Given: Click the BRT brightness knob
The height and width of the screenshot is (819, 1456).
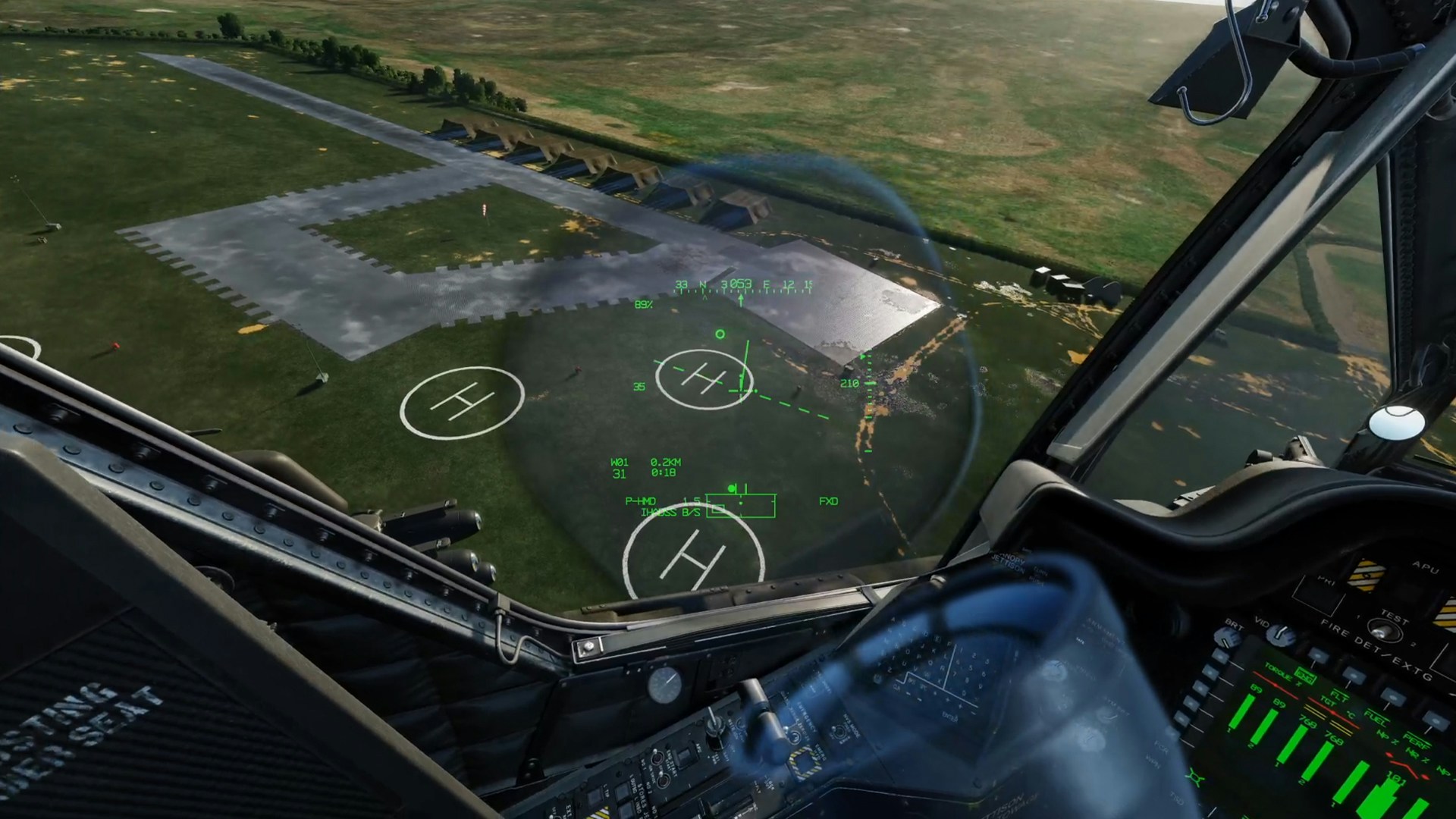Looking at the screenshot, I should pyautogui.click(x=1226, y=635).
